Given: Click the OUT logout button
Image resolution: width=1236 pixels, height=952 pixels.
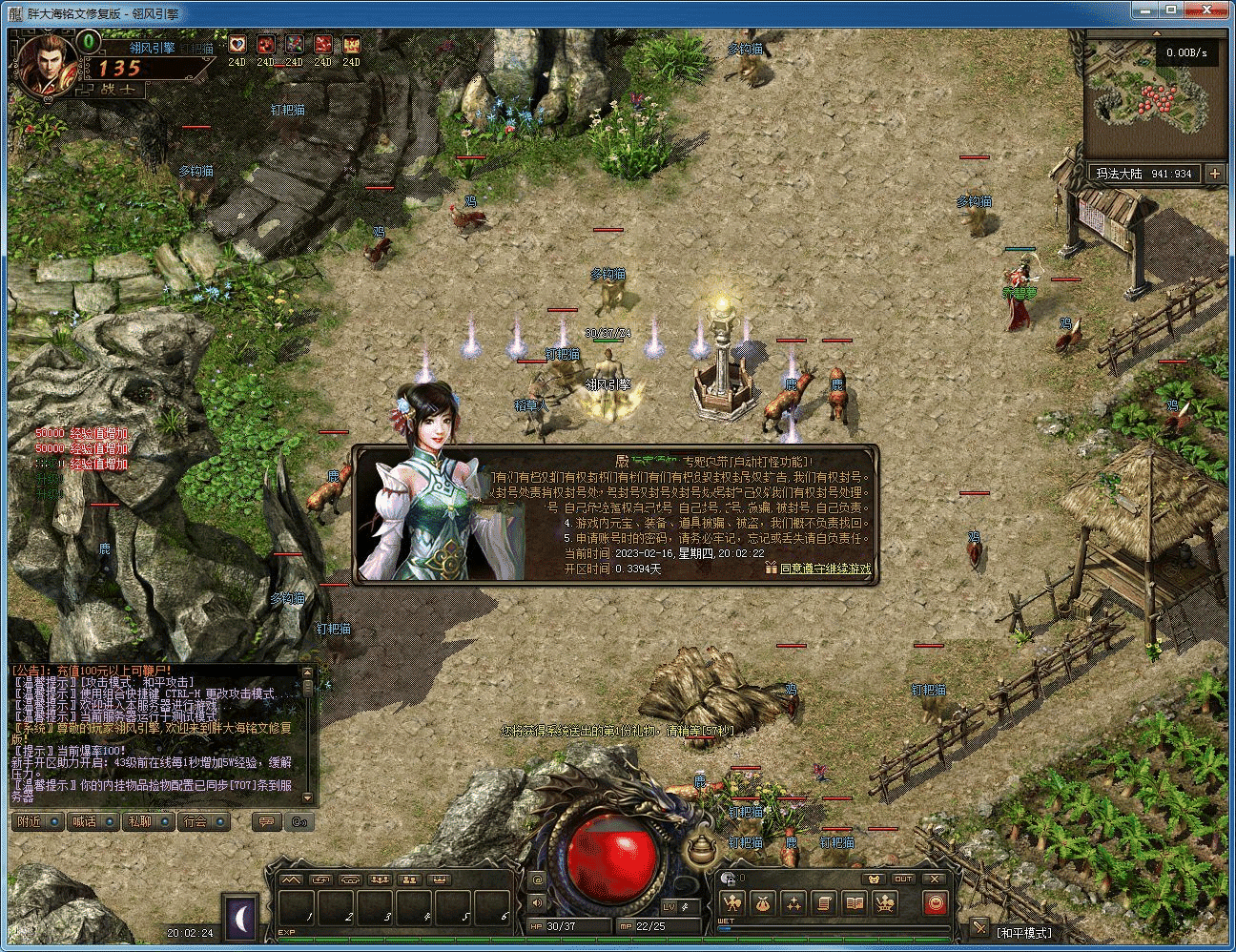Looking at the screenshot, I should coord(903,879).
